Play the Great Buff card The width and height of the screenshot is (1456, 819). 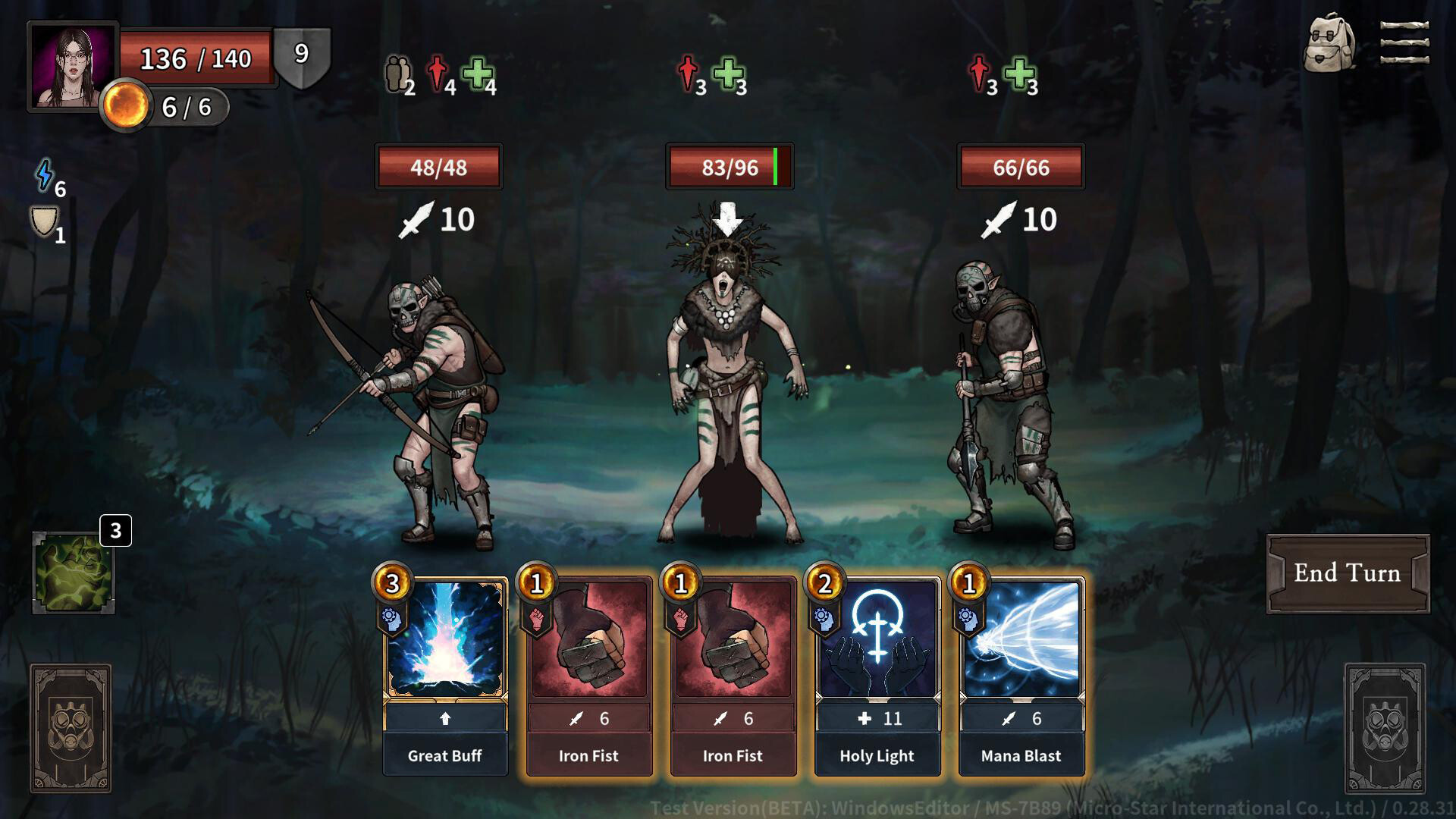click(x=445, y=675)
